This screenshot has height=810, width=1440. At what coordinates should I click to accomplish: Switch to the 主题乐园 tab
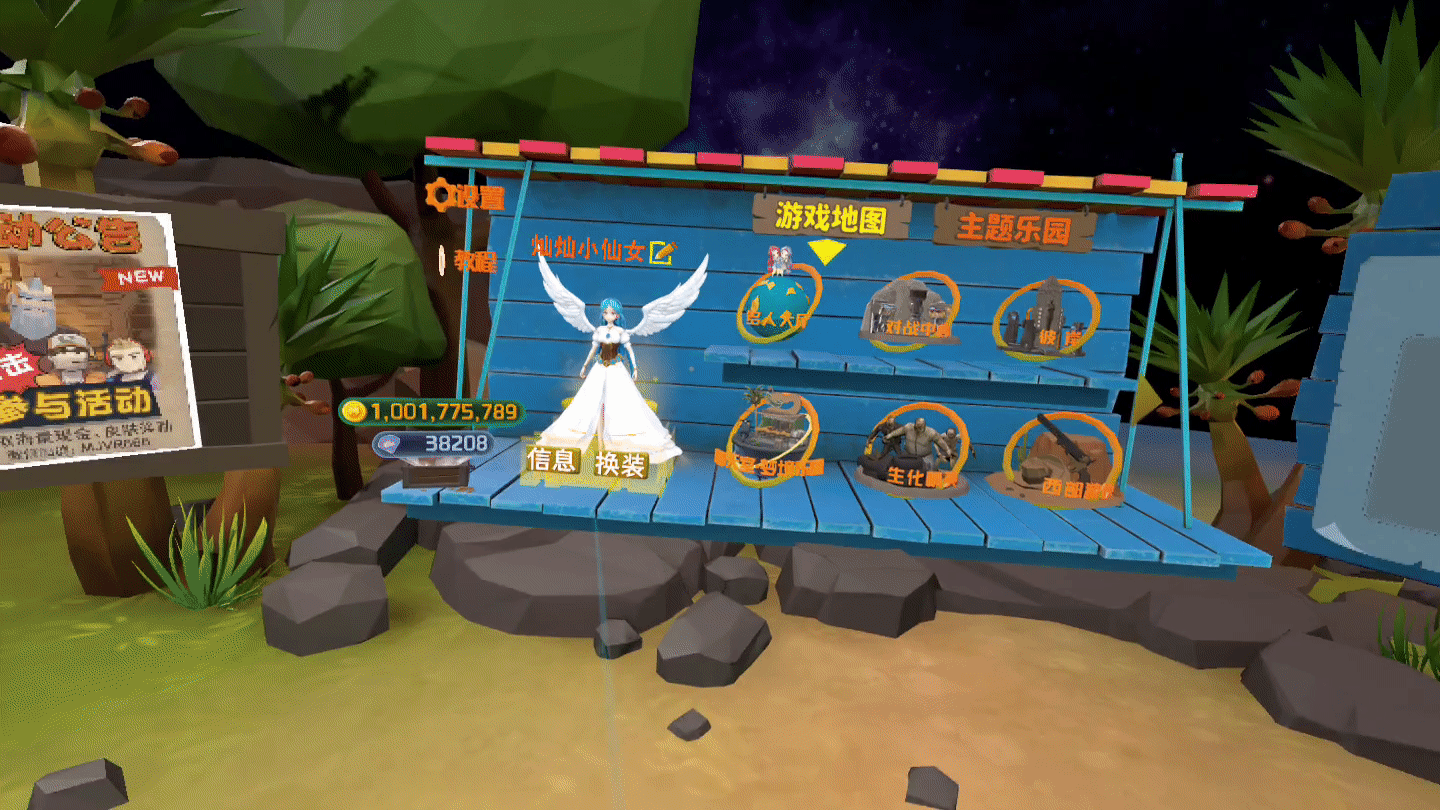(x=1014, y=228)
